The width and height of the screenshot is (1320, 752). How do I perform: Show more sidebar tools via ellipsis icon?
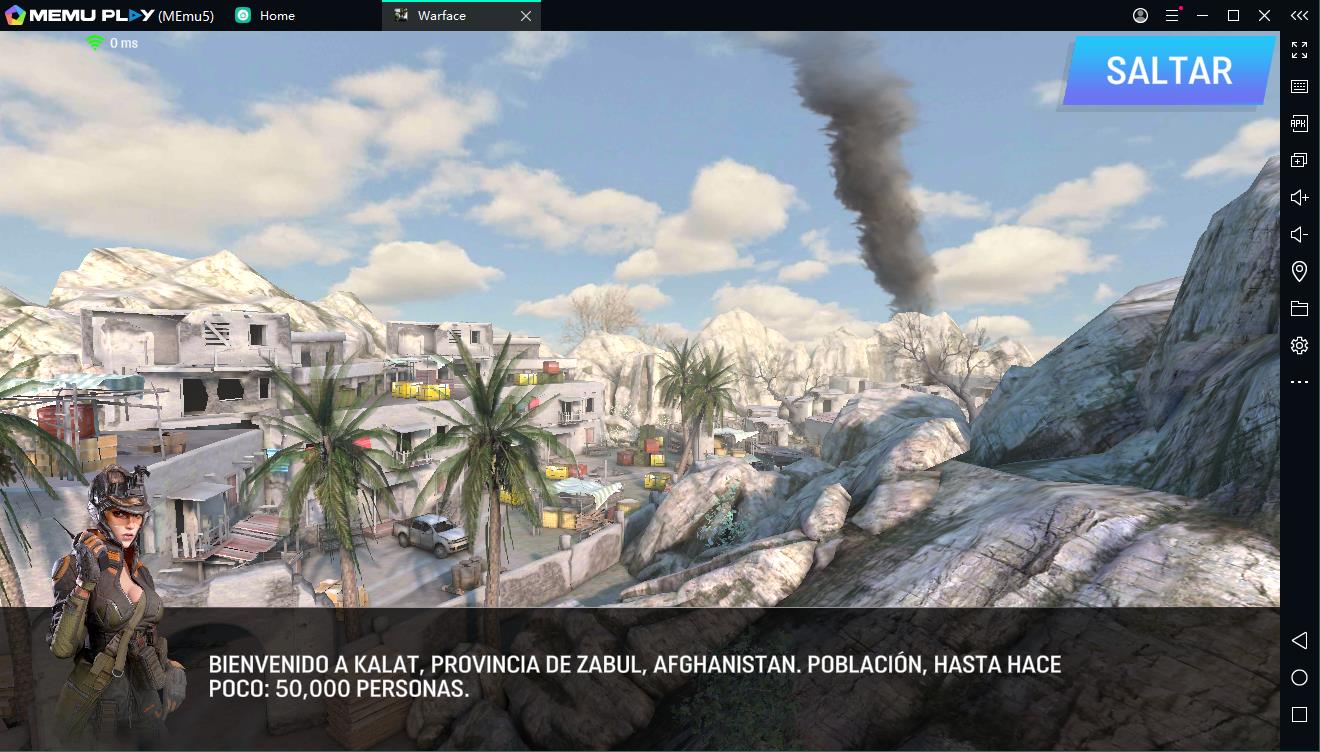point(1298,381)
